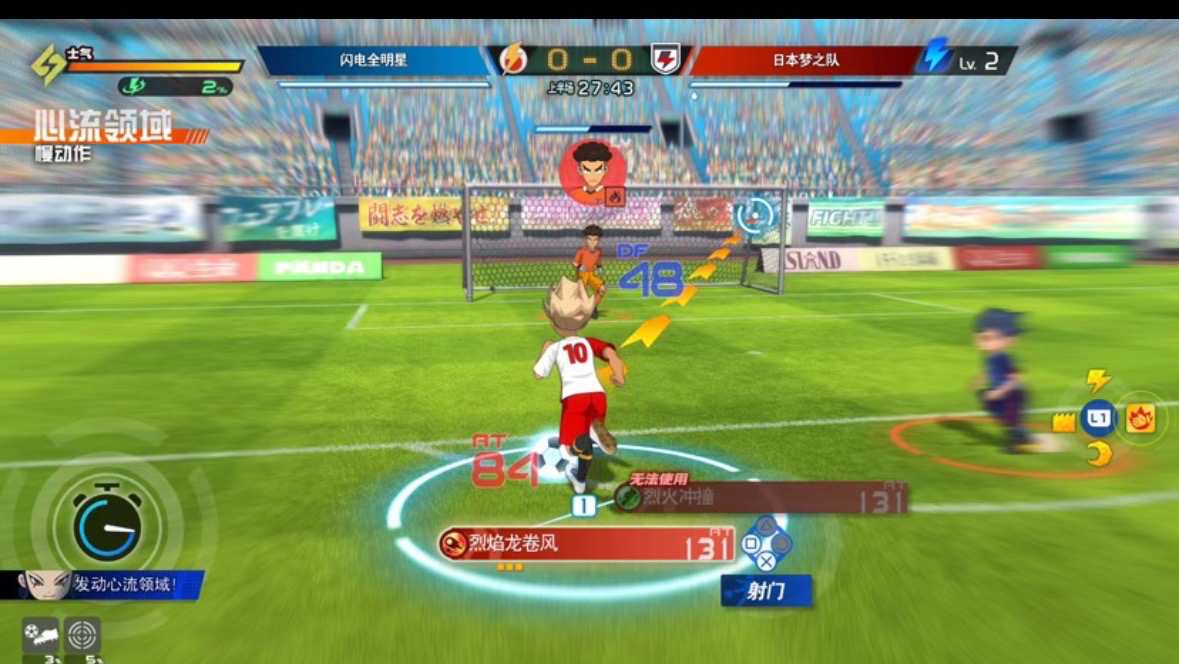Choose the yellow wall tactic icon
This screenshot has width=1179, height=664.
(1063, 421)
